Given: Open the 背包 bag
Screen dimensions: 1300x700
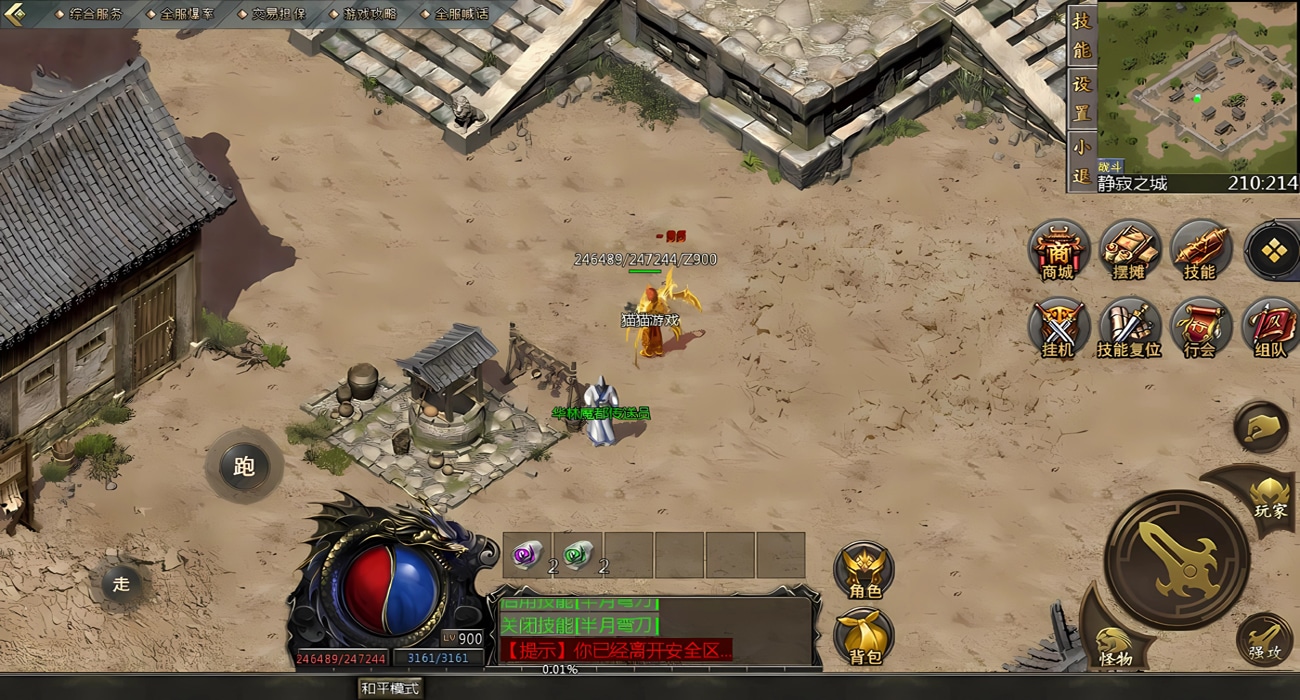Looking at the screenshot, I should tap(864, 637).
